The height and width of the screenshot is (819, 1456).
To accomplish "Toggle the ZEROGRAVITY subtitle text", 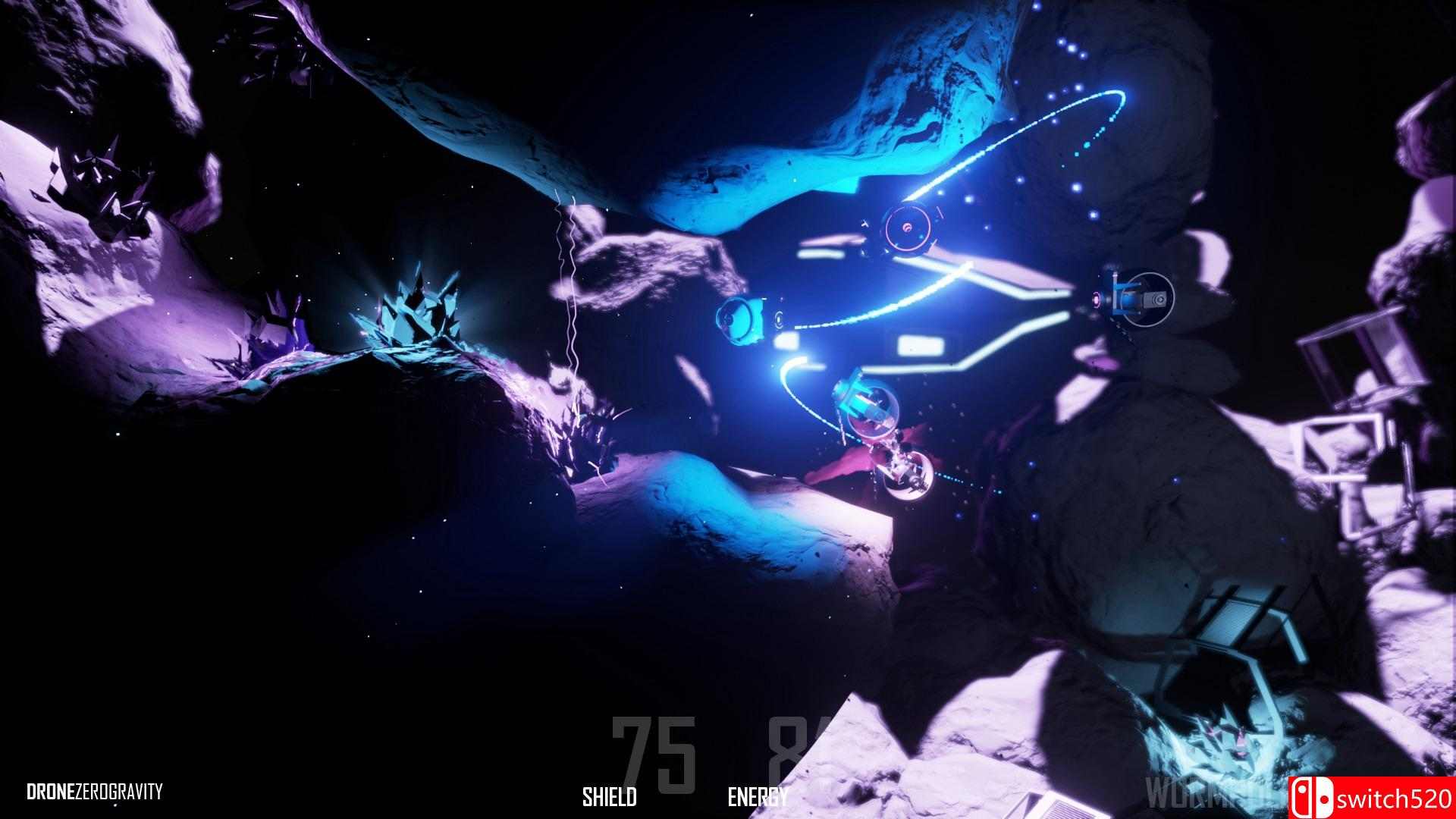I will pyautogui.click(x=121, y=792).
